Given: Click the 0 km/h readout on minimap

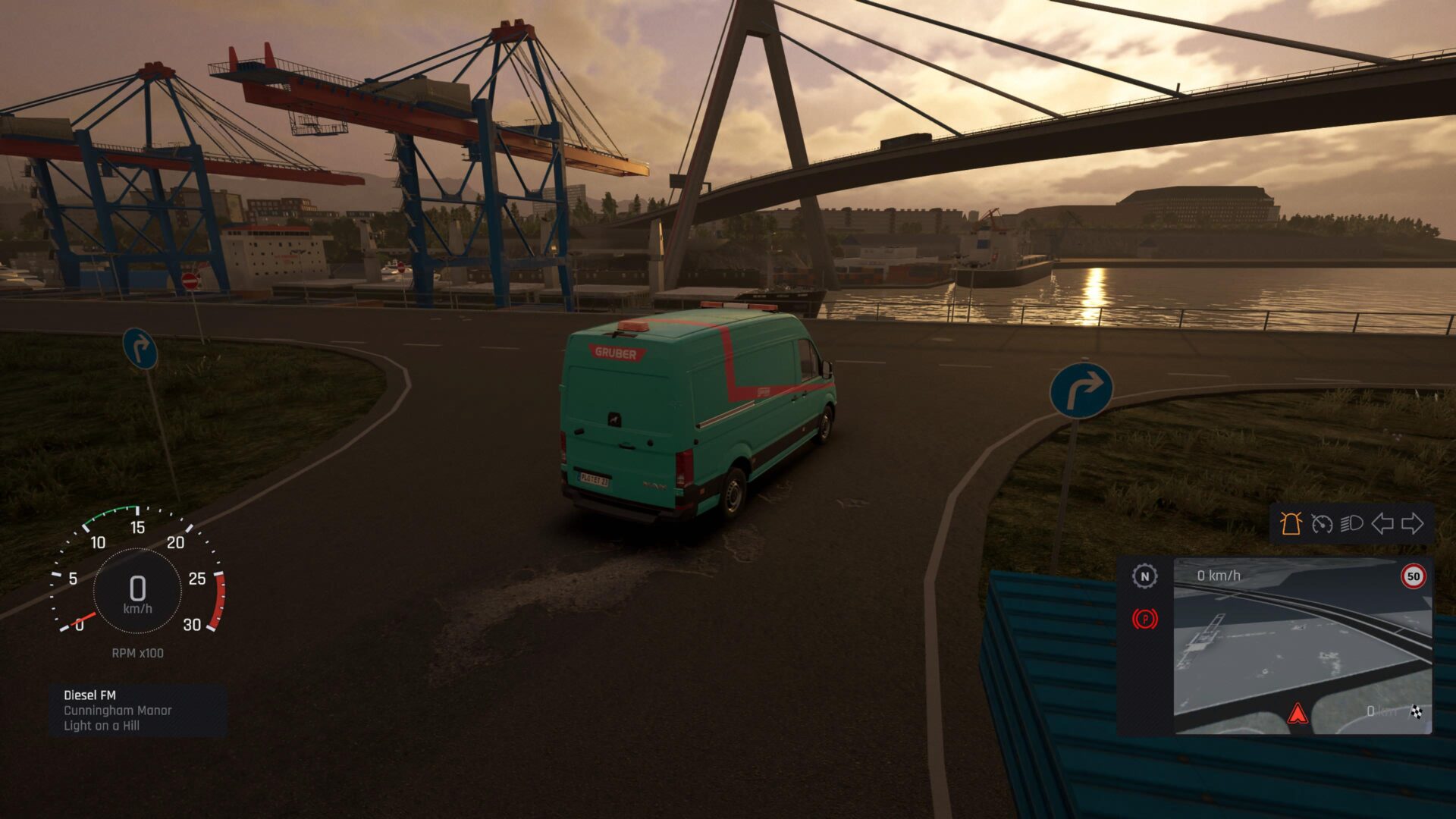Looking at the screenshot, I should pos(1219,575).
